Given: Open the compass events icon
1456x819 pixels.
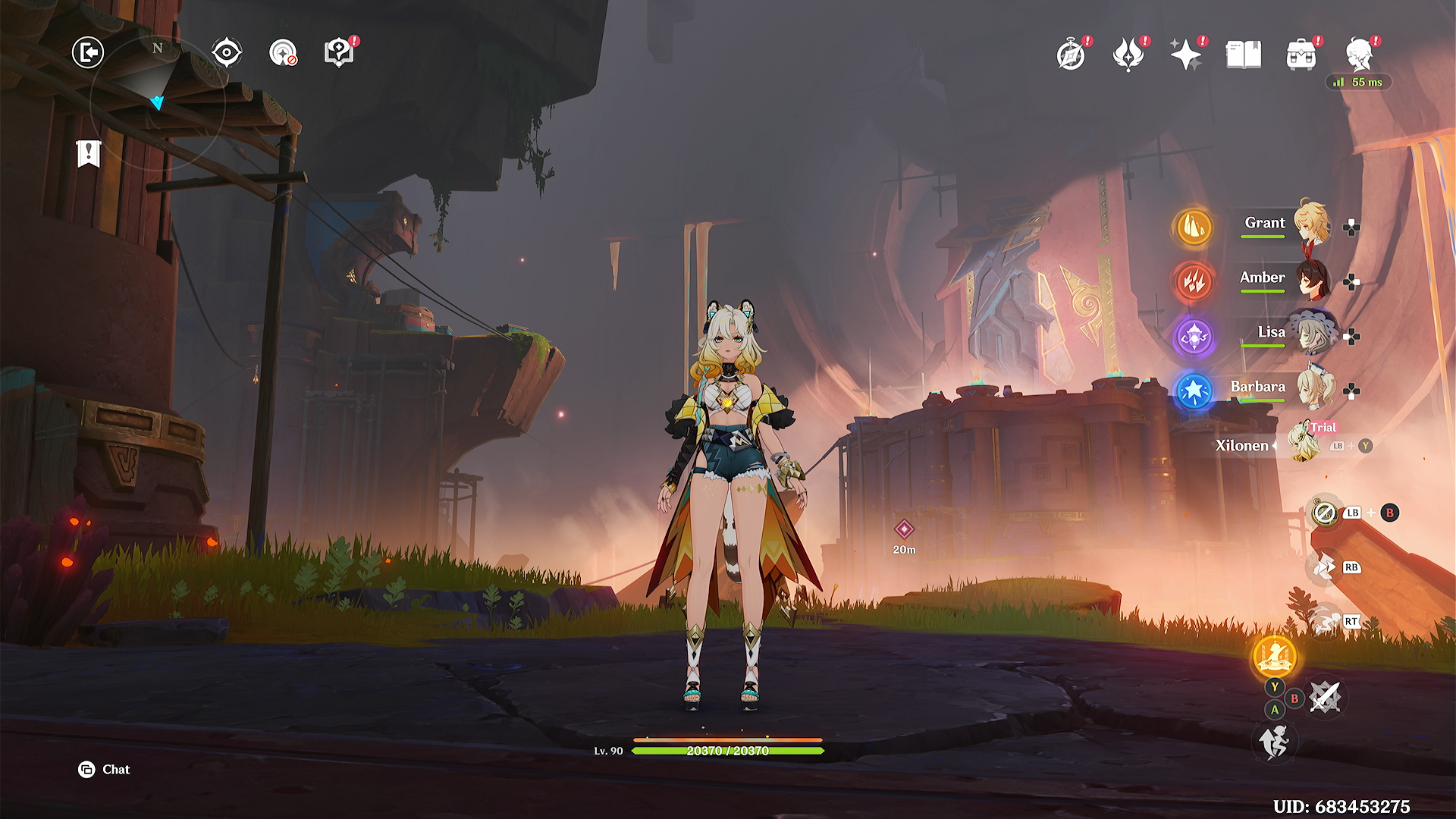Looking at the screenshot, I should [1071, 55].
